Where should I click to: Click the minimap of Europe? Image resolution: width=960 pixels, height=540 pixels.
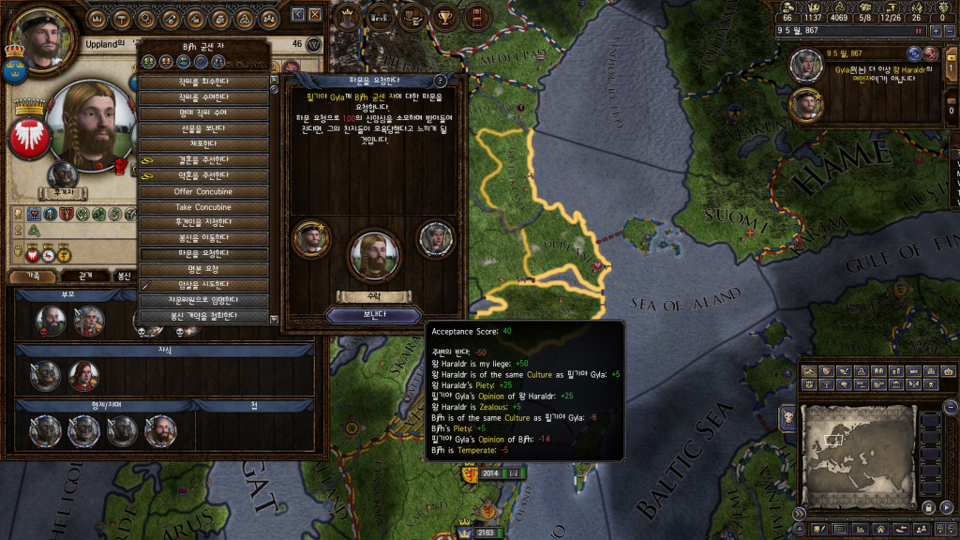855,440
